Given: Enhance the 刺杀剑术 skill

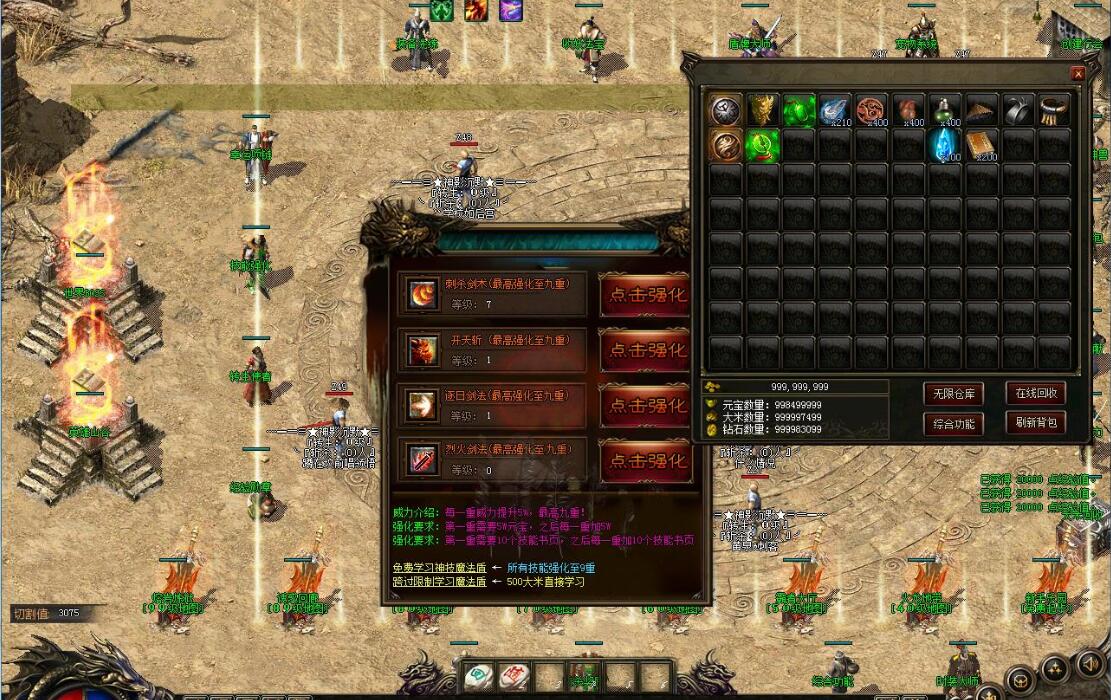Looking at the screenshot, I should point(645,294).
